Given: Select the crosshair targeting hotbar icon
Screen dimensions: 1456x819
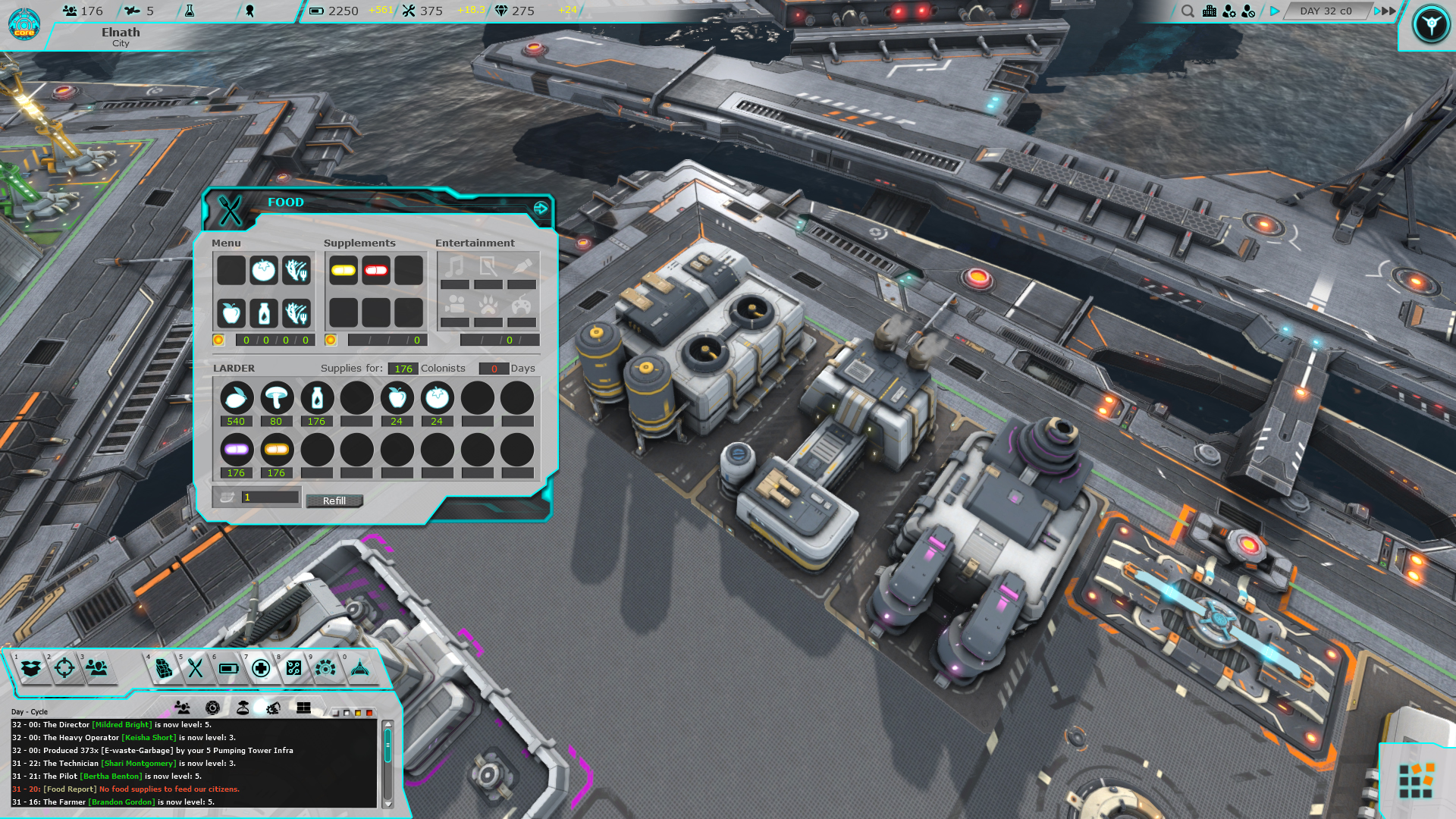Looking at the screenshot, I should pyautogui.click(x=64, y=669).
